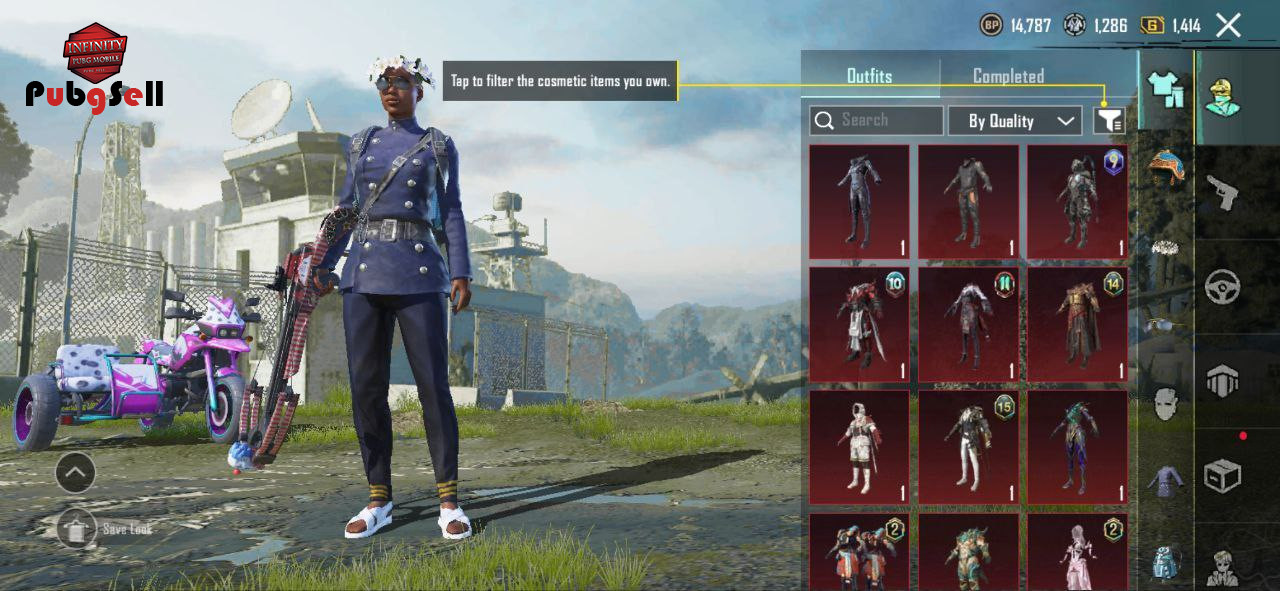1280x591 pixels.
Task: Expand the round up-arrow button
Action: pyautogui.click(x=75, y=472)
